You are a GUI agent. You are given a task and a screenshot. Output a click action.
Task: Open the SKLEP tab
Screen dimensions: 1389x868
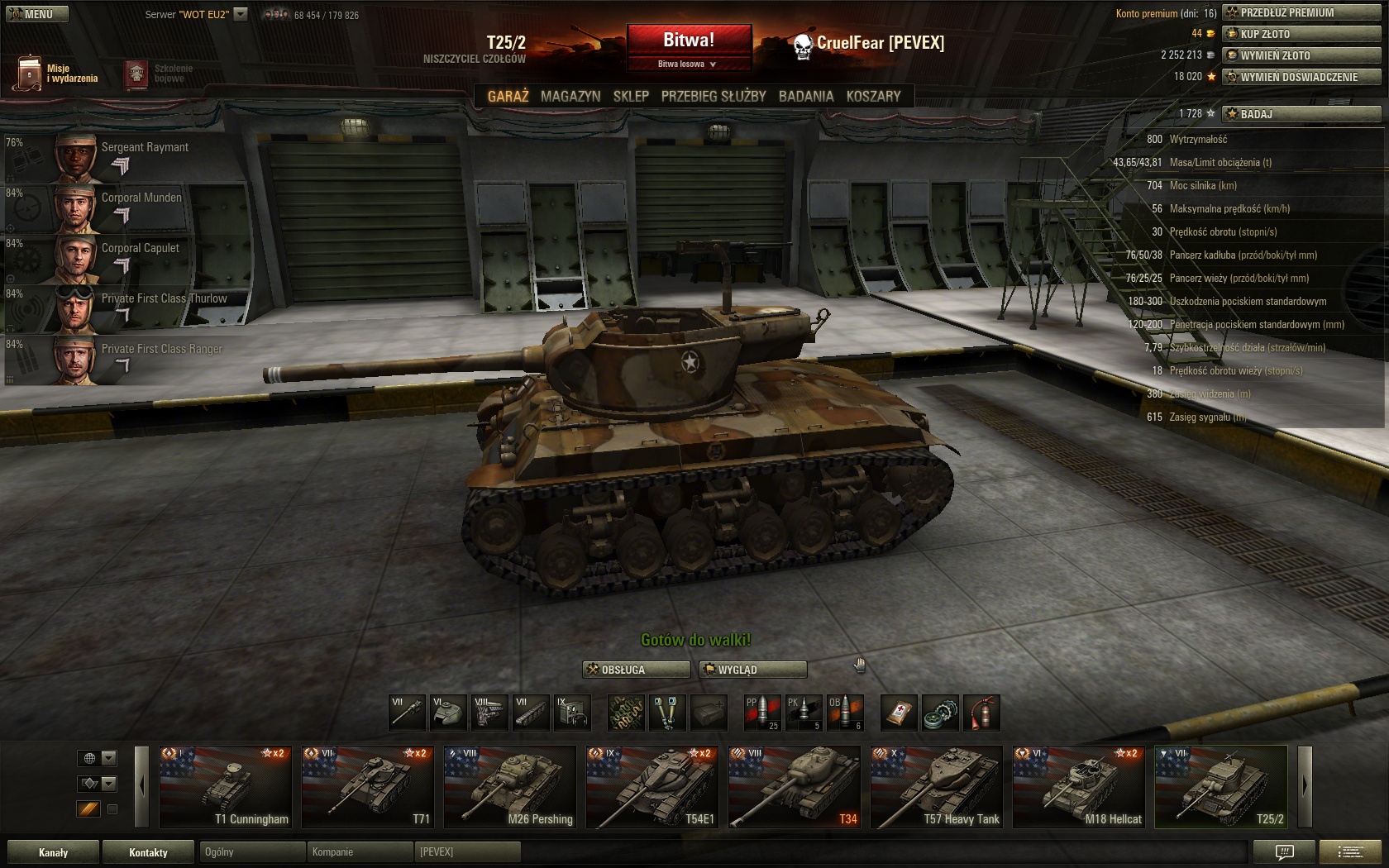(631, 96)
